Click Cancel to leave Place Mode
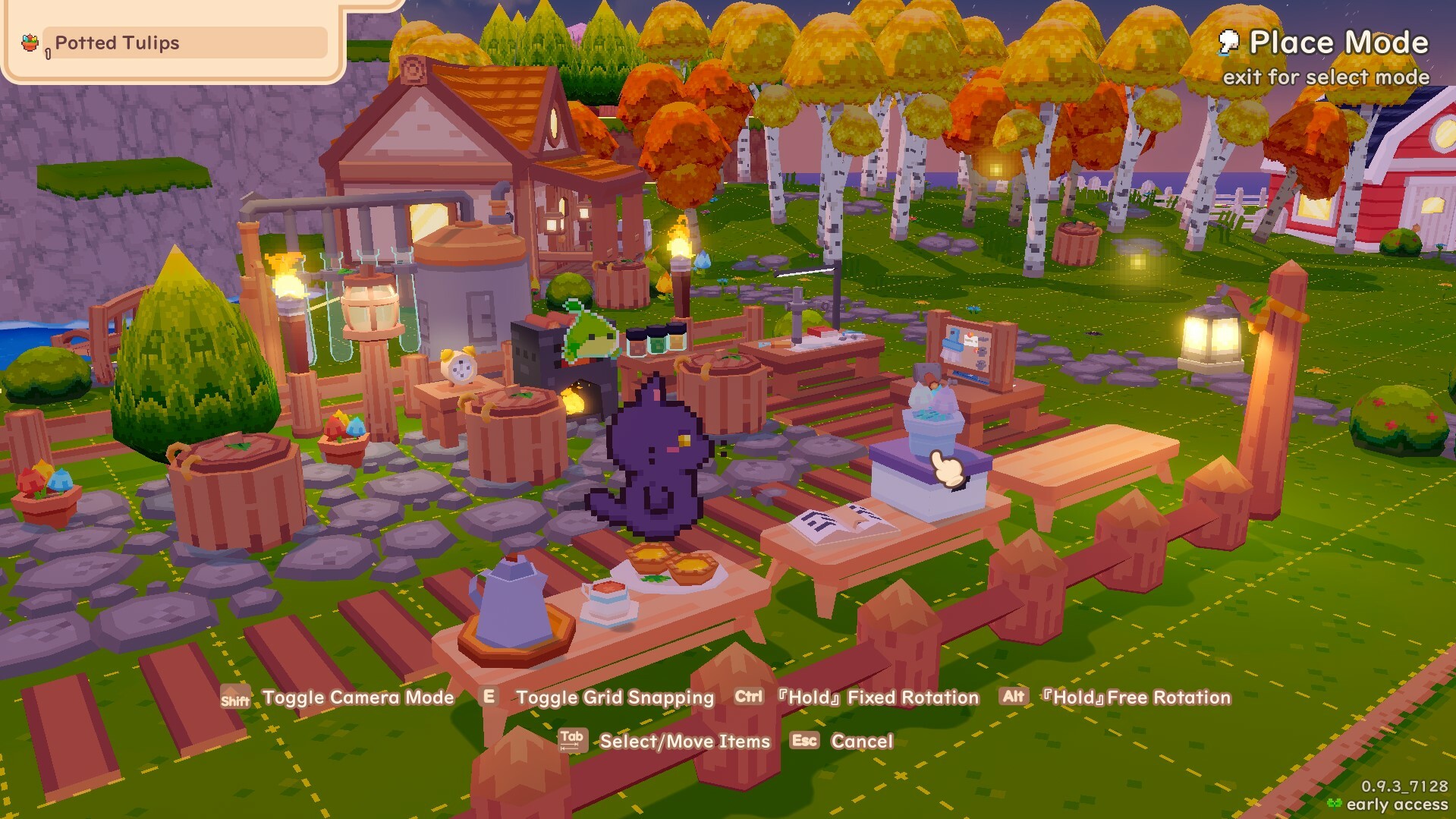This screenshot has width=1456, height=819. click(x=861, y=742)
